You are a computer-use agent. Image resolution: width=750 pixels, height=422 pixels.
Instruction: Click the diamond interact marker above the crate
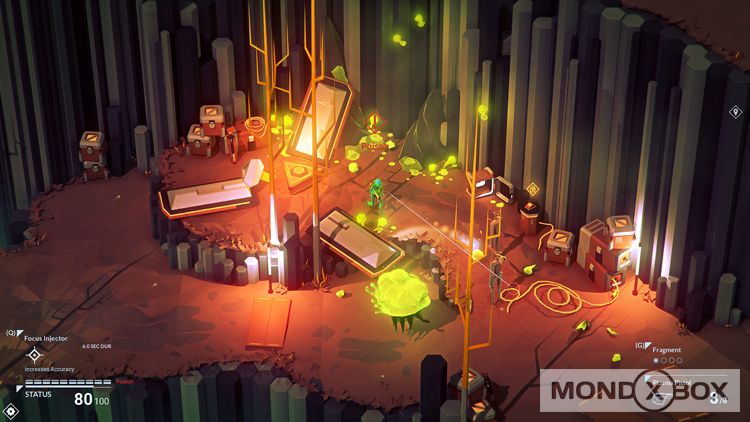point(532,189)
